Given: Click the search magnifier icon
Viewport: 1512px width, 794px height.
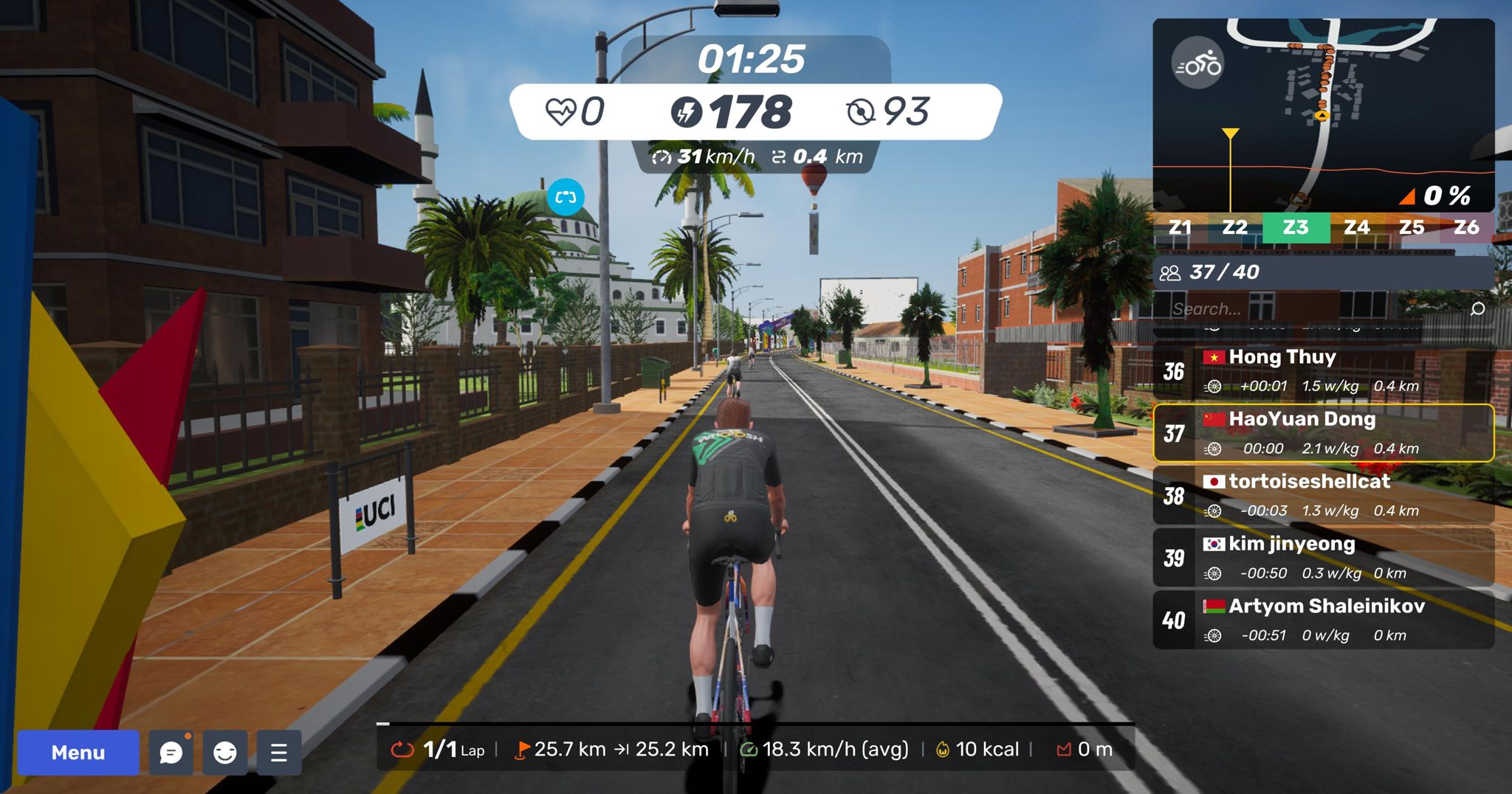Looking at the screenshot, I should [1477, 308].
